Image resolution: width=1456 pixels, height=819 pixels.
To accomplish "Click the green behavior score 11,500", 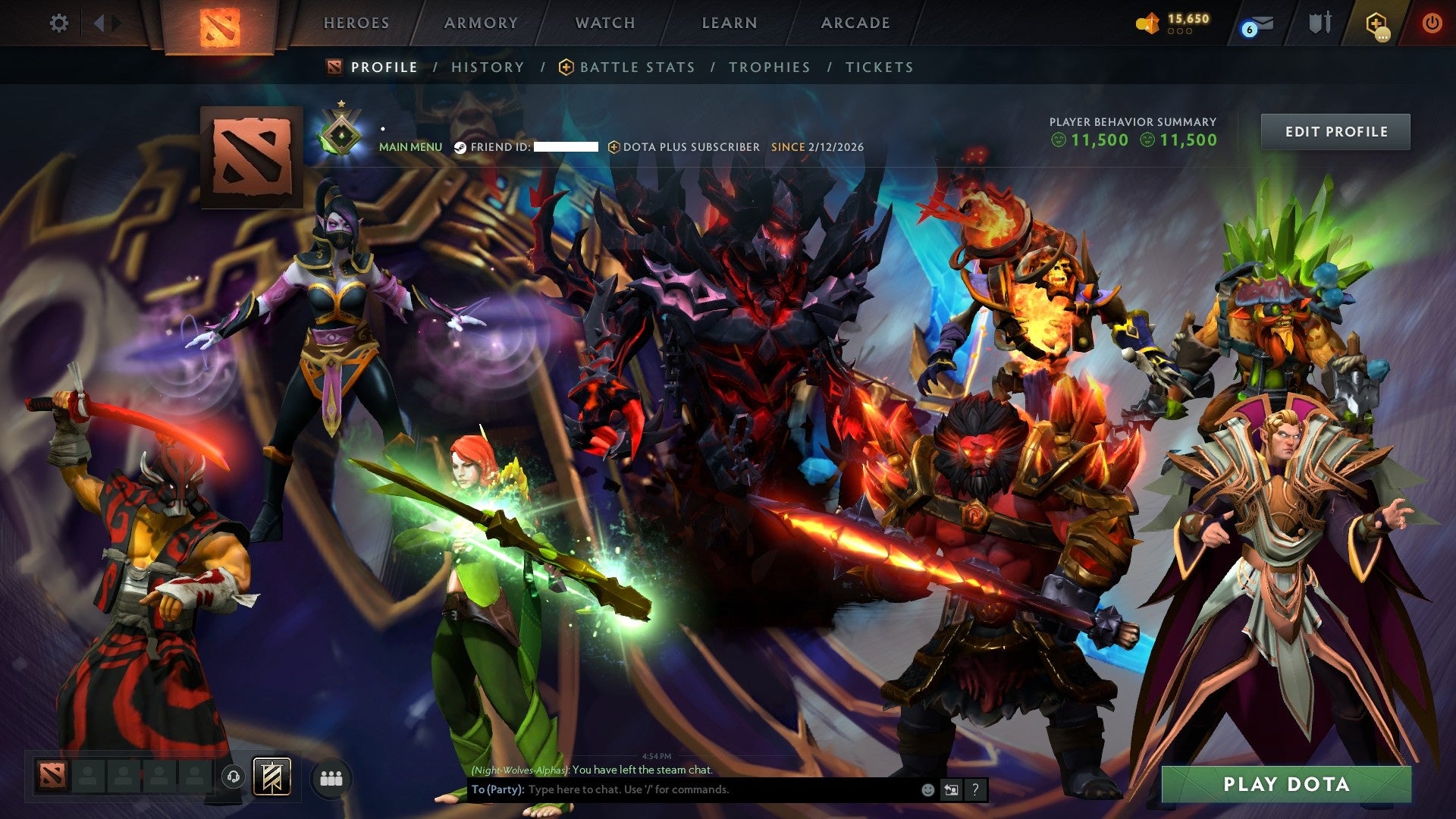I will tap(1099, 140).
